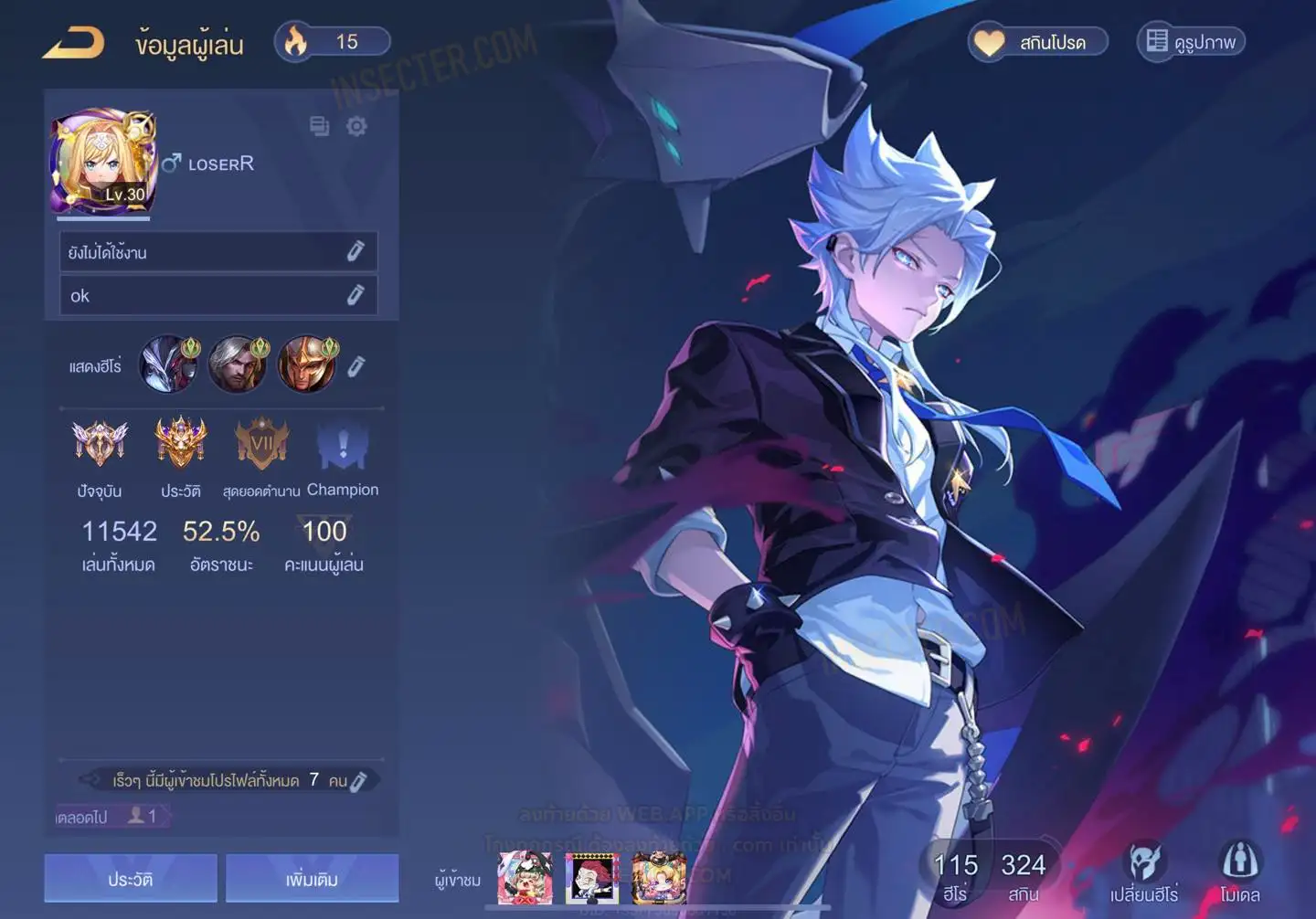Open the 115 ฮีโร่ hero count
Screen dimensions: 1316x919
click(x=955, y=875)
